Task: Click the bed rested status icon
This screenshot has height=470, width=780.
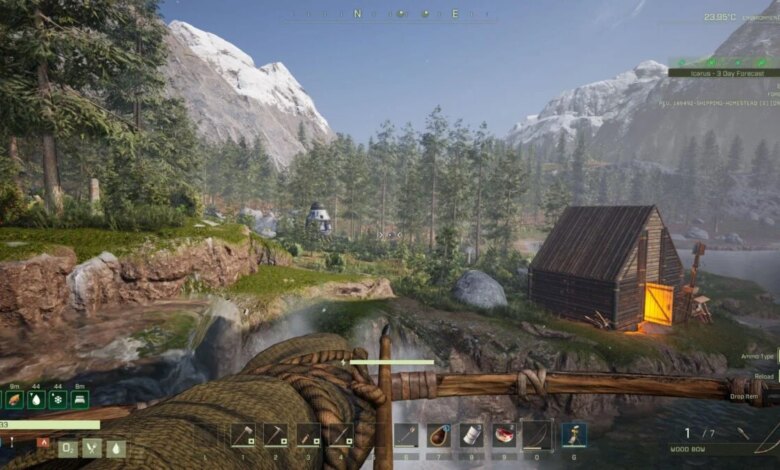Action: (x=80, y=399)
